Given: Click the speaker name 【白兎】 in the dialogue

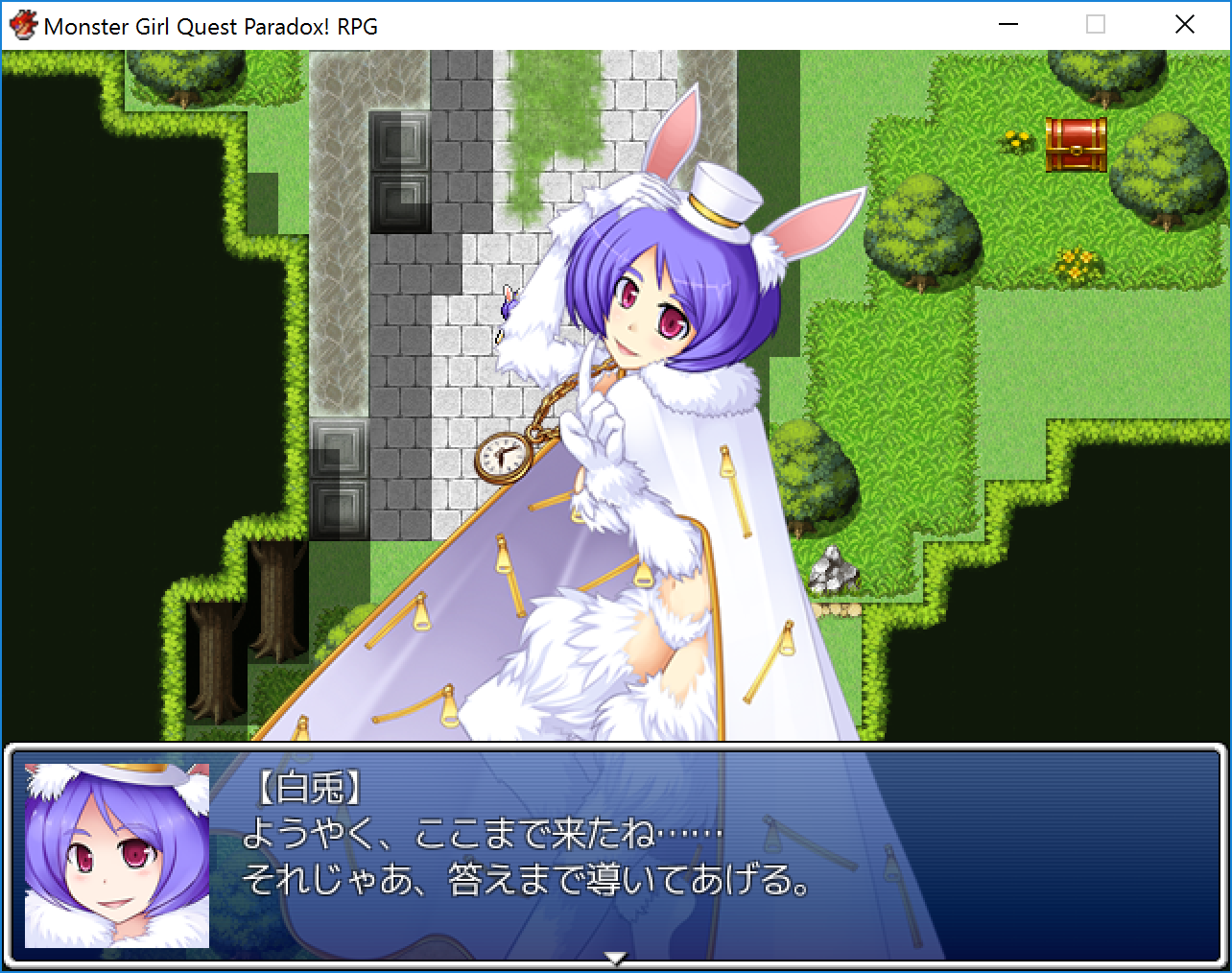Looking at the screenshot, I should (309, 789).
